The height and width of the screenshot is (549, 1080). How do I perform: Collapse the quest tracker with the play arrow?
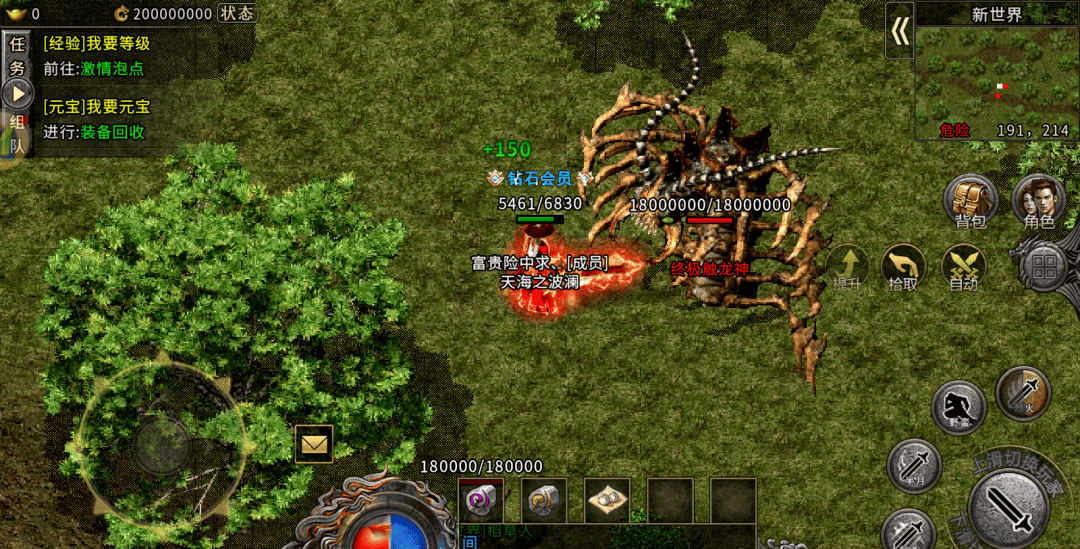coord(17,95)
